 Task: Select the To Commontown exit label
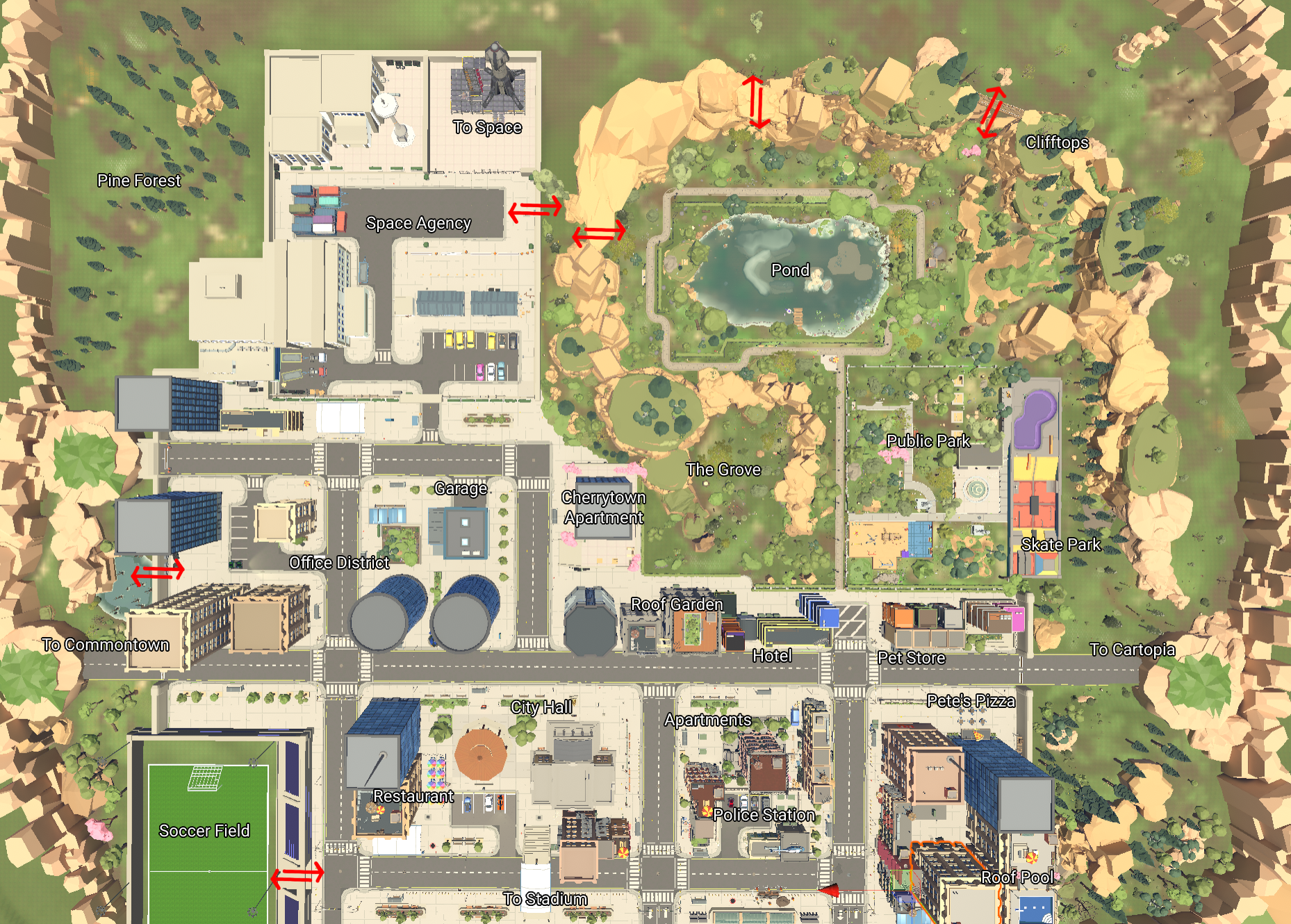pyautogui.click(x=106, y=645)
